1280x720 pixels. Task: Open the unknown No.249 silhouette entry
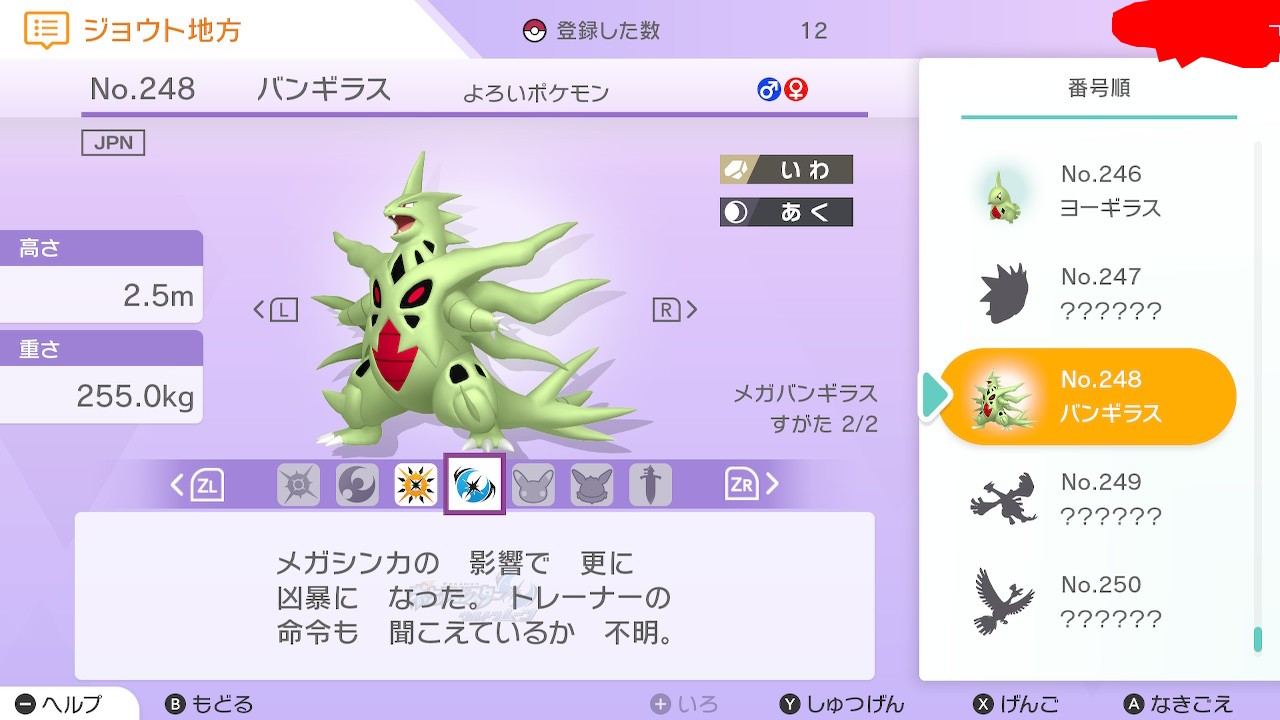(x=1088, y=499)
